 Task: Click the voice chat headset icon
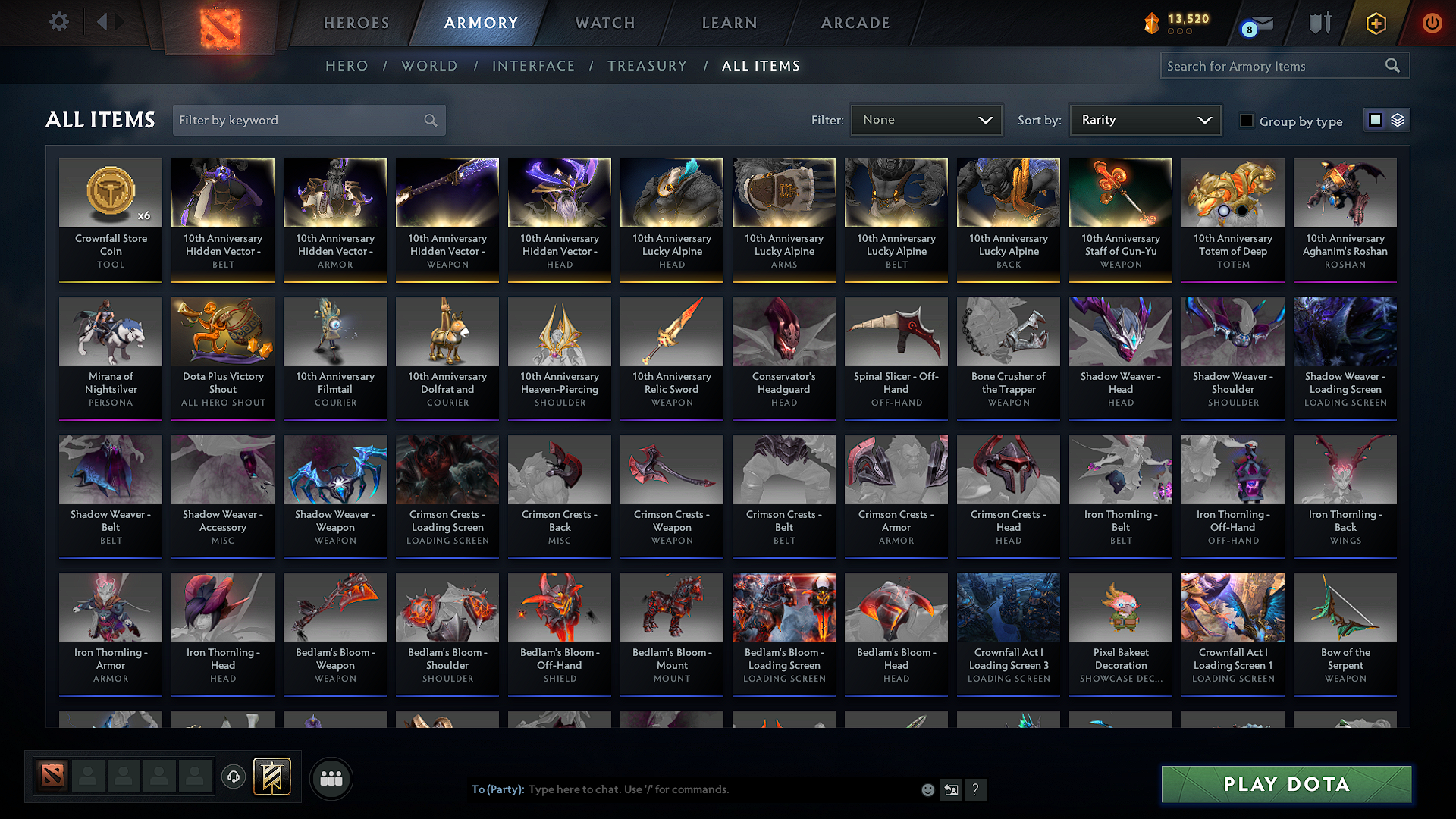click(x=234, y=777)
